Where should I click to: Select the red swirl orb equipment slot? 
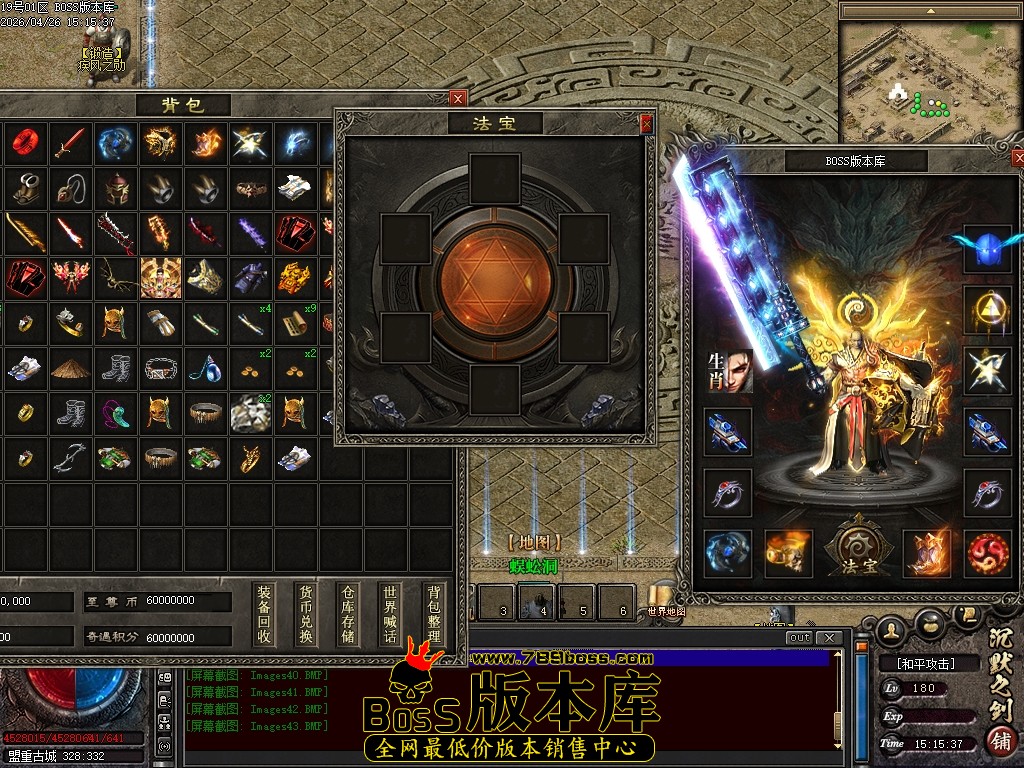click(988, 553)
